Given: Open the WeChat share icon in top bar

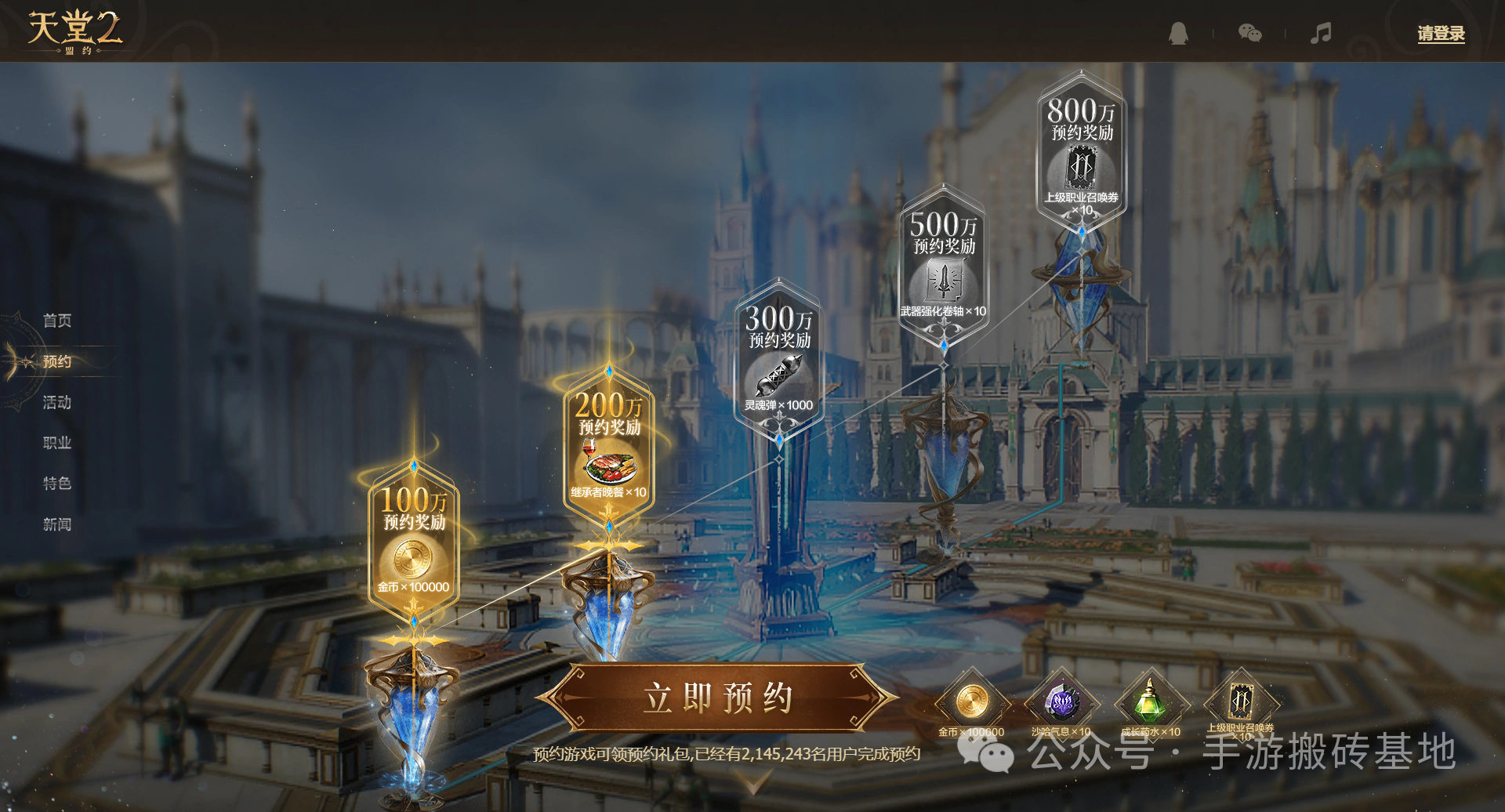Looking at the screenshot, I should pyautogui.click(x=1249, y=34).
